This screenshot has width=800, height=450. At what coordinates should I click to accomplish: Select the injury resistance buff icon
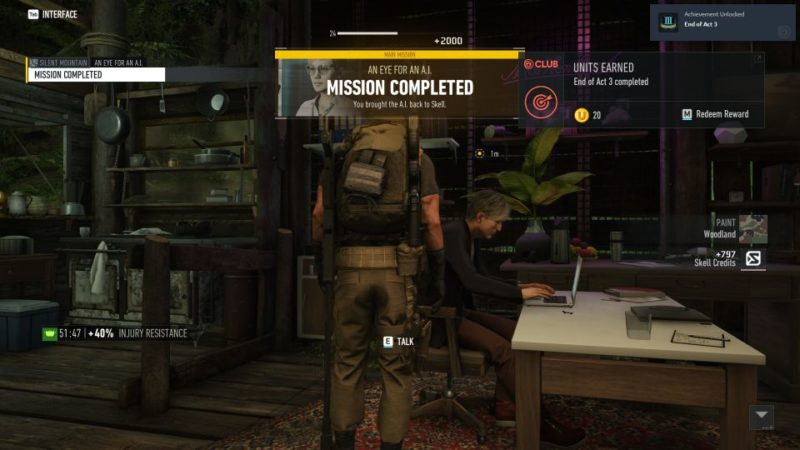[x=48, y=333]
